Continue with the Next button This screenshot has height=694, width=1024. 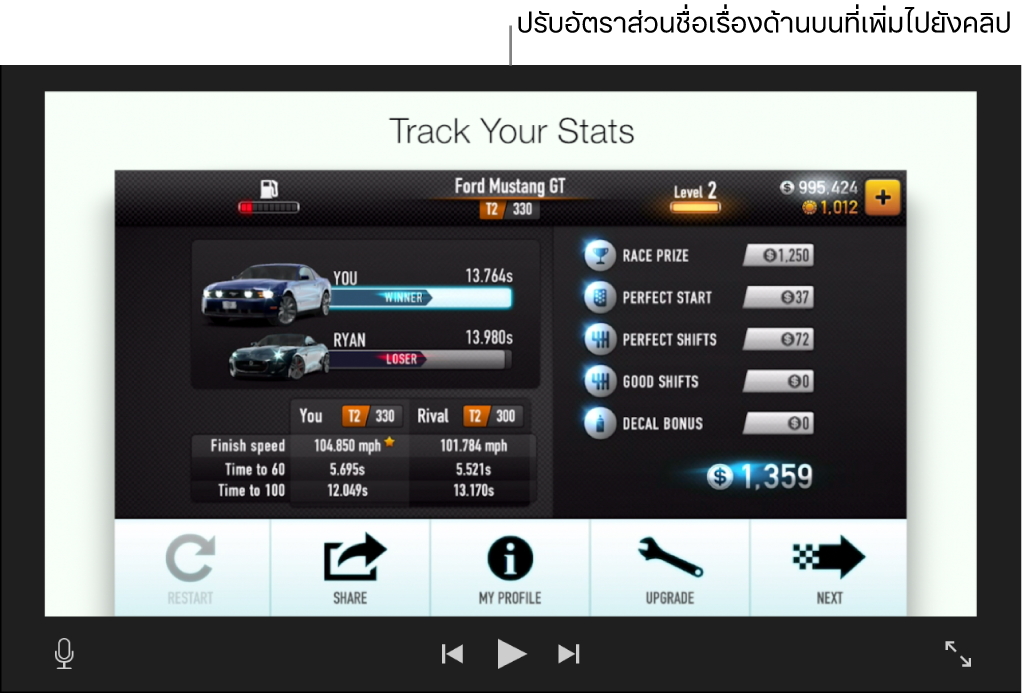(x=829, y=568)
